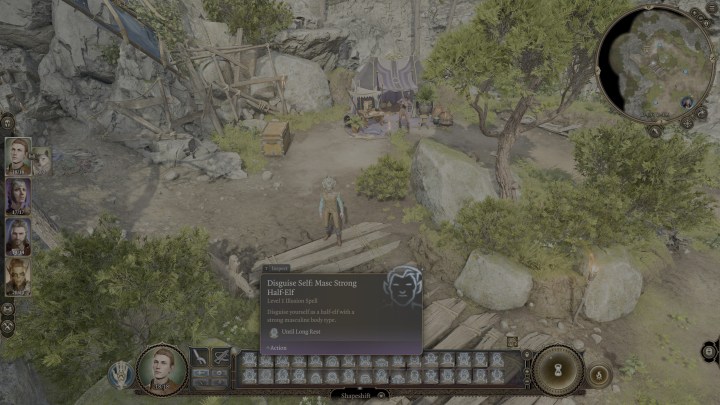Viewport: 720px width, 405px height.
Task: Click the hourglass end turn button
Action: click(557, 370)
